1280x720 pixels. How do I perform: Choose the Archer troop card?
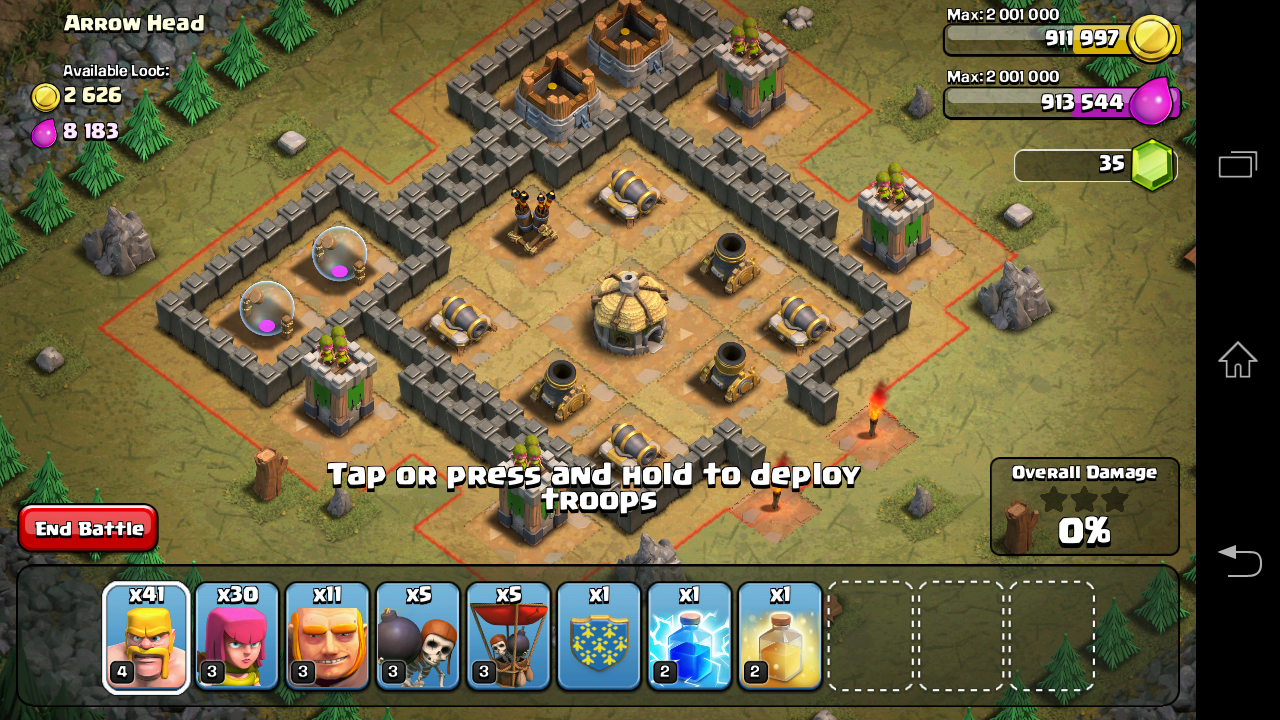click(237, 637)
